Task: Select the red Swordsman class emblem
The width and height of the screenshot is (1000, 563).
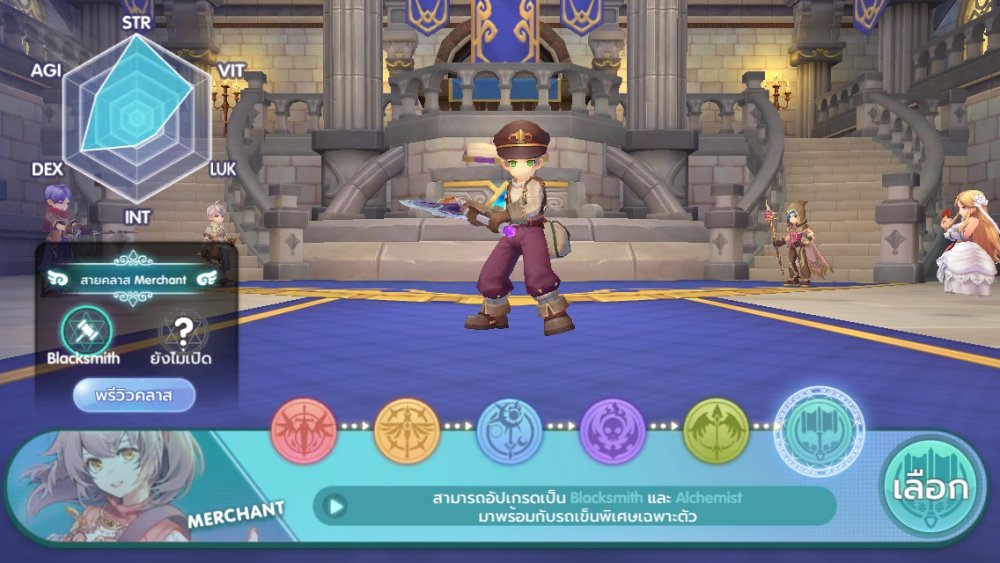Action: pyautogui.click(x=304, y=431)
